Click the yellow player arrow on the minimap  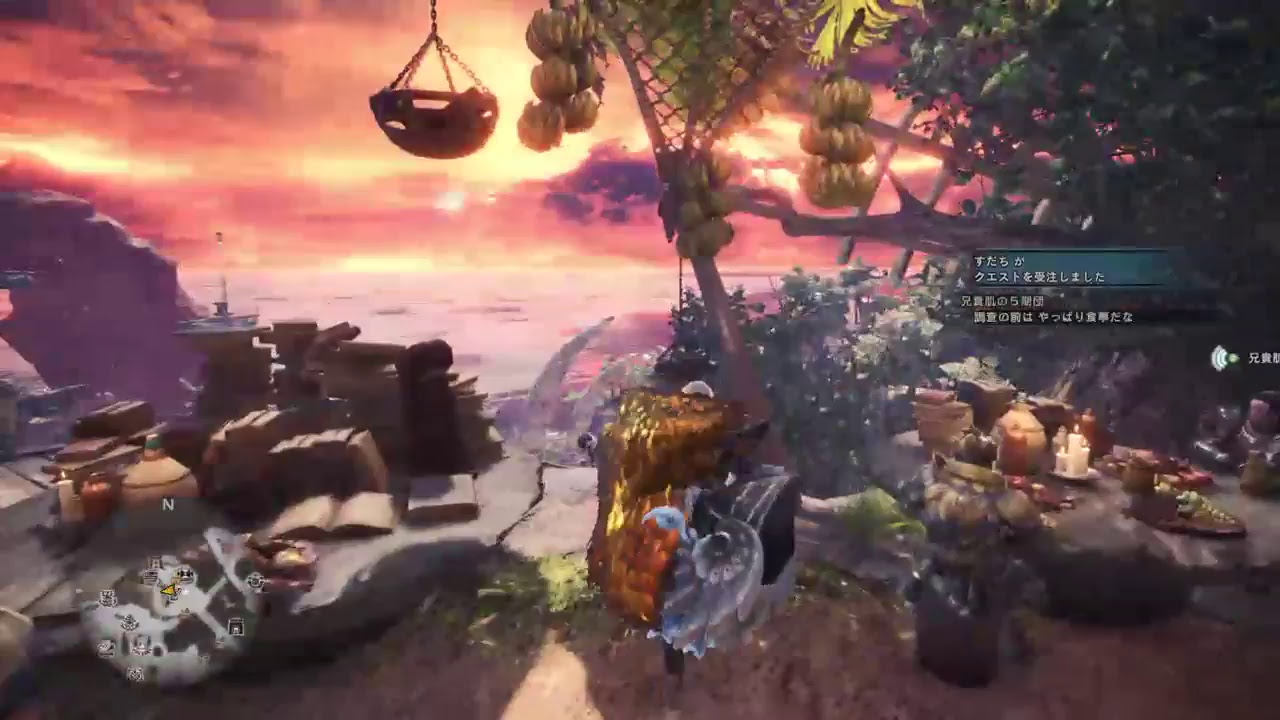(x=168, y=590)
